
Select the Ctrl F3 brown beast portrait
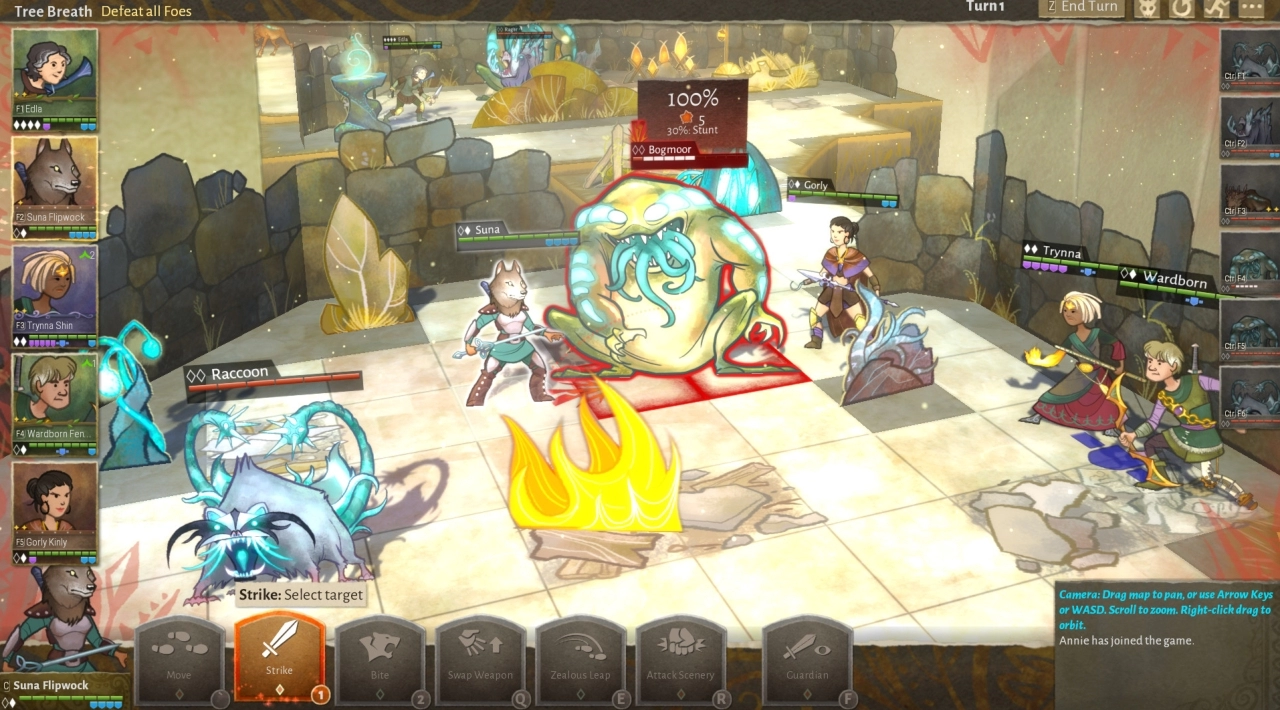1250,194
